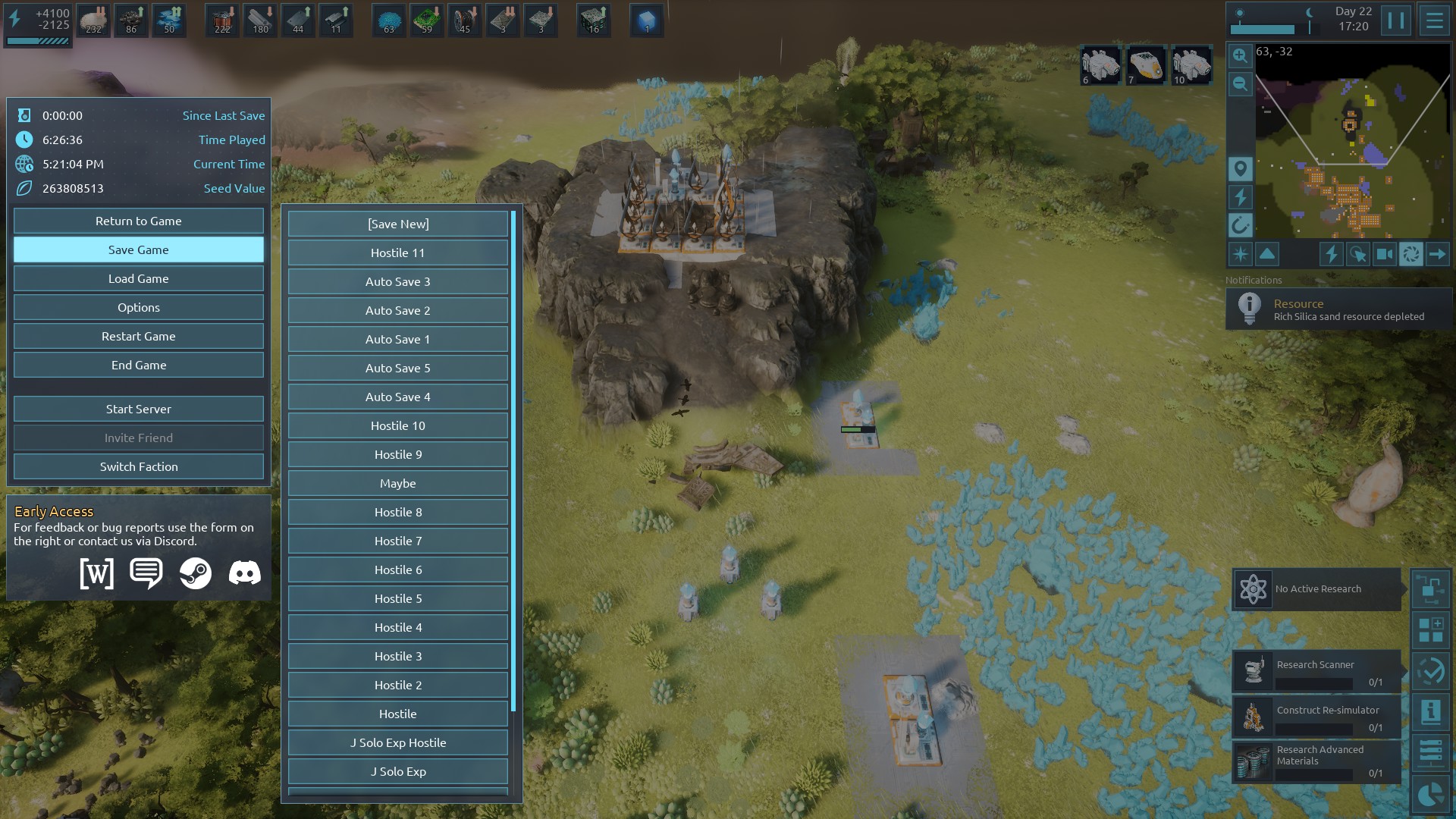1456x819 pixels.
Task: Choose Restart Game
Action: 138,337
